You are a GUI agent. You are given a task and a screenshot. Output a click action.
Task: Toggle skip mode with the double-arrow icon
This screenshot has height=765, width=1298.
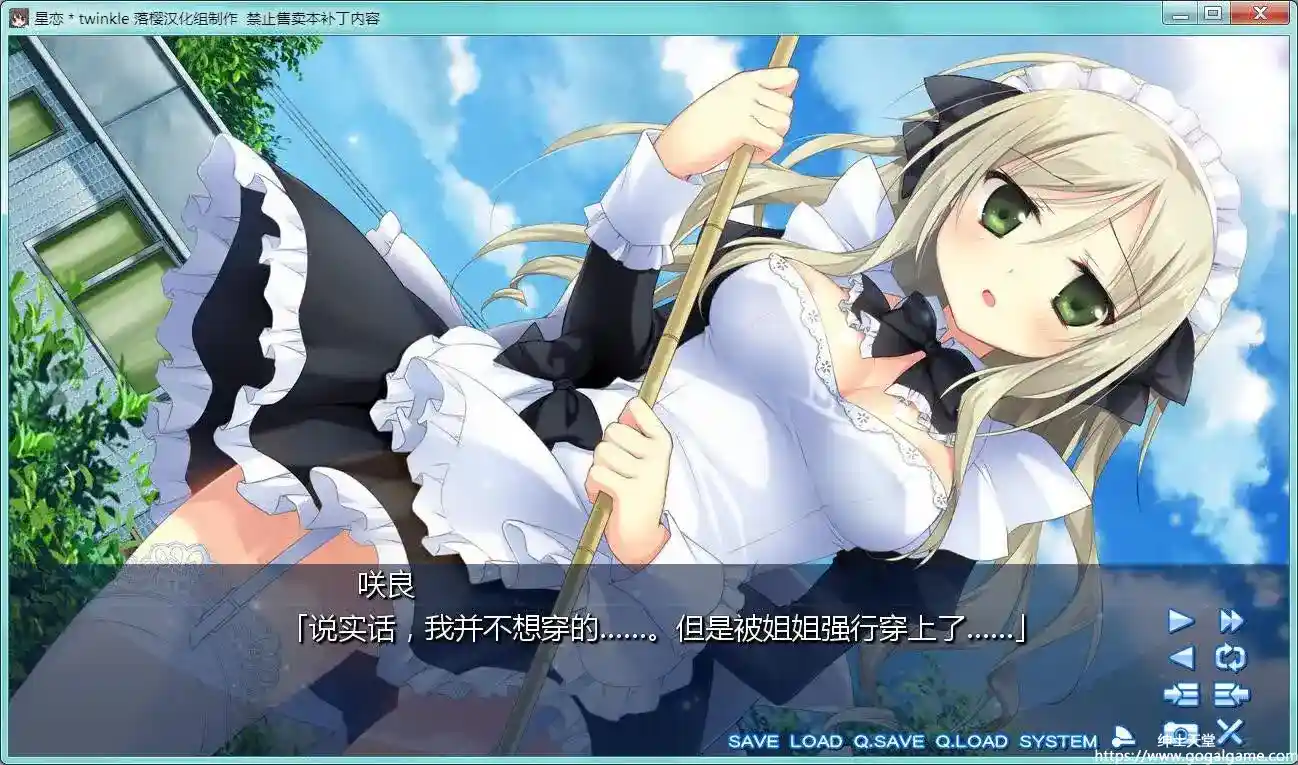(1232, 620)
